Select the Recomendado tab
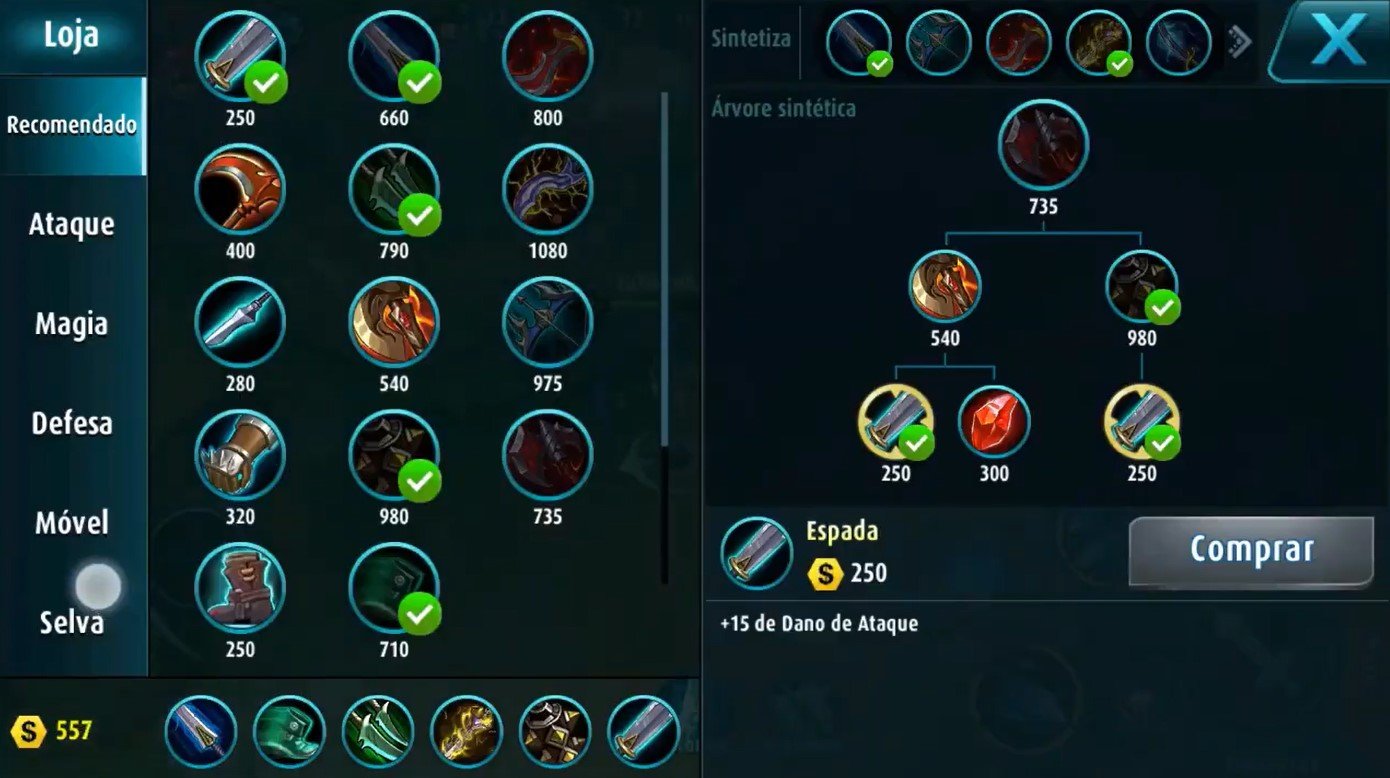The image size is (1390, 778). 72,126
